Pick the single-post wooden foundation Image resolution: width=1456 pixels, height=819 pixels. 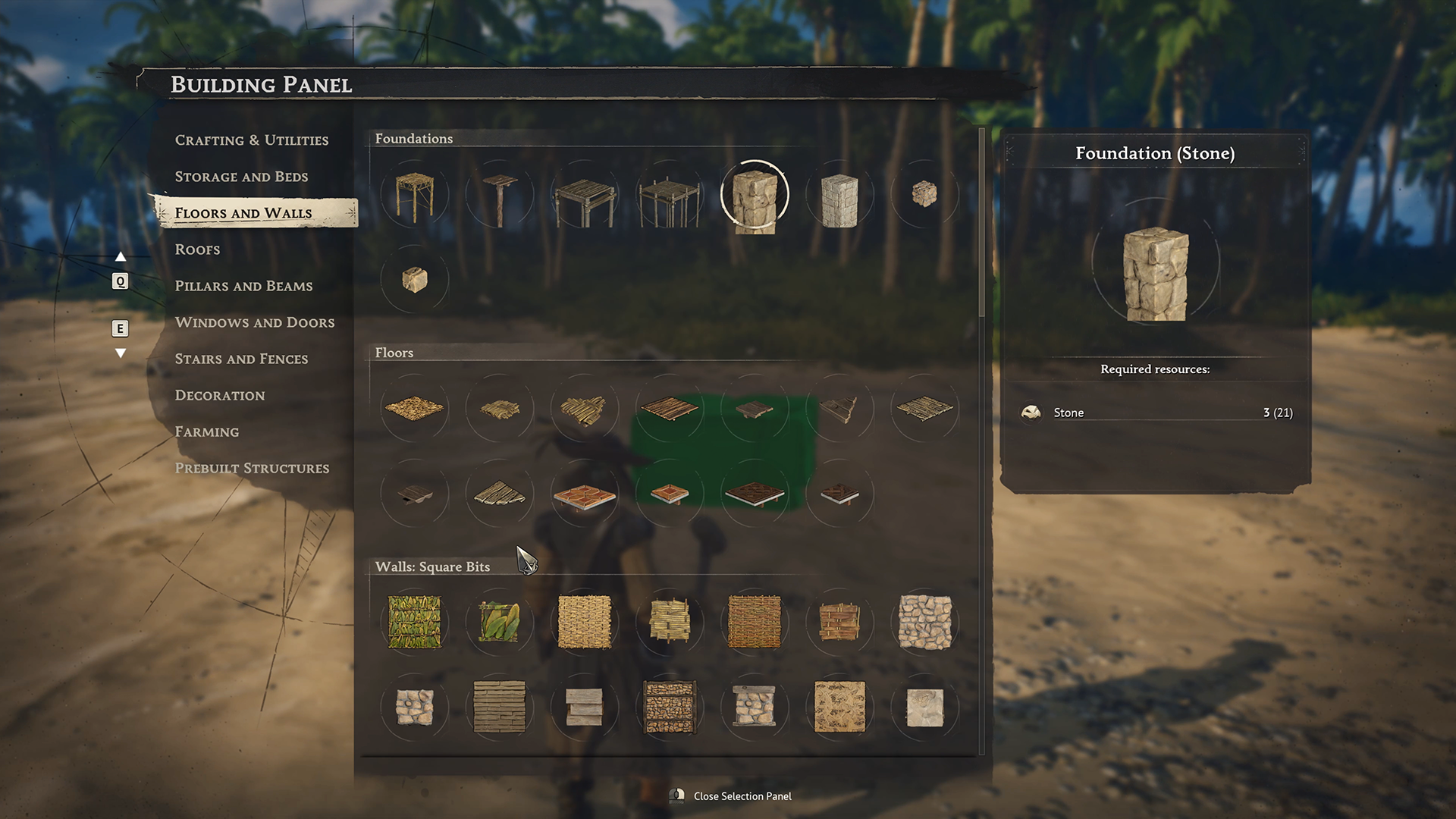click(x=500, y=197)
